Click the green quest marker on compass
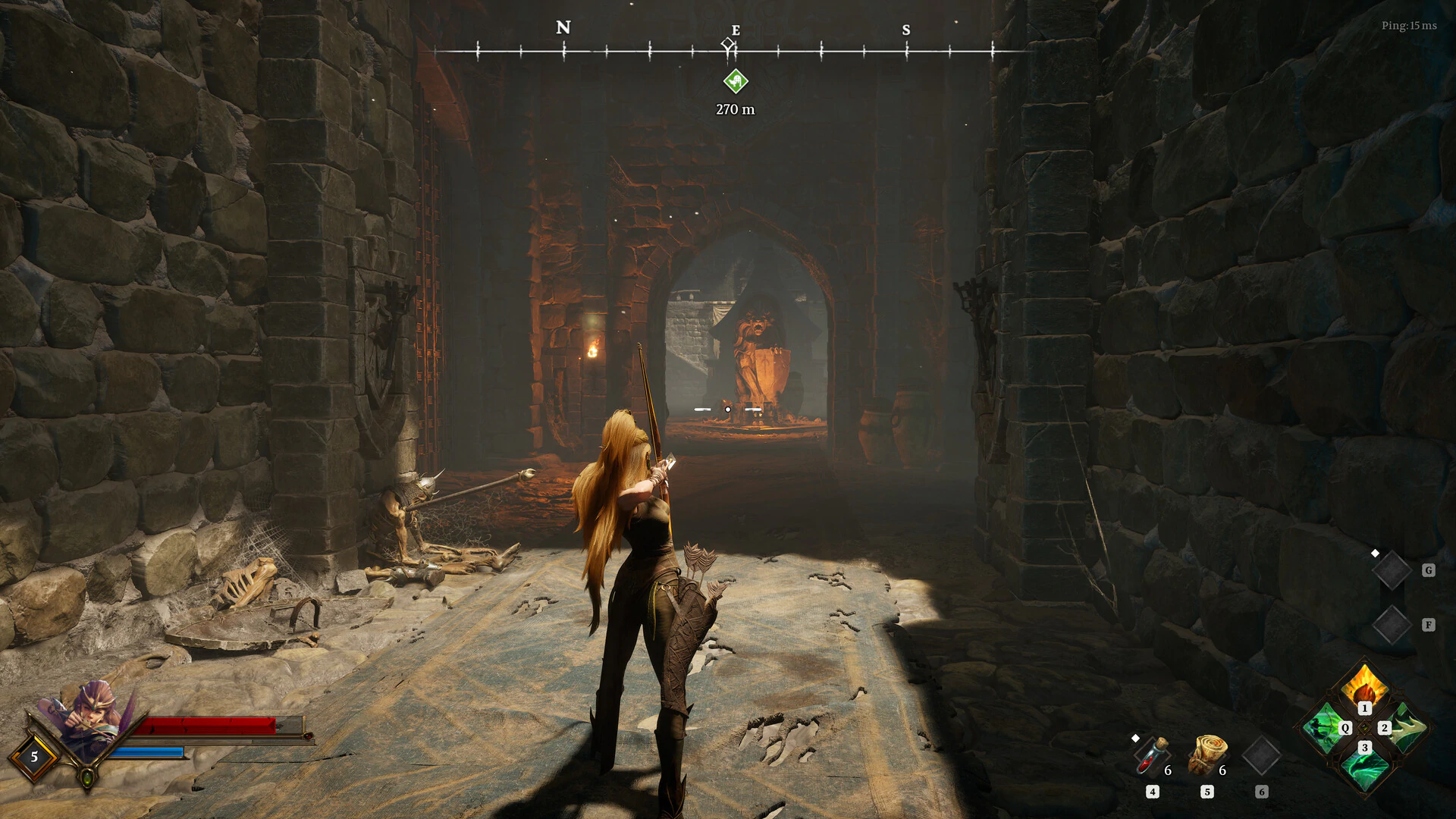The image size is (1456, 819). pos(735,81)
